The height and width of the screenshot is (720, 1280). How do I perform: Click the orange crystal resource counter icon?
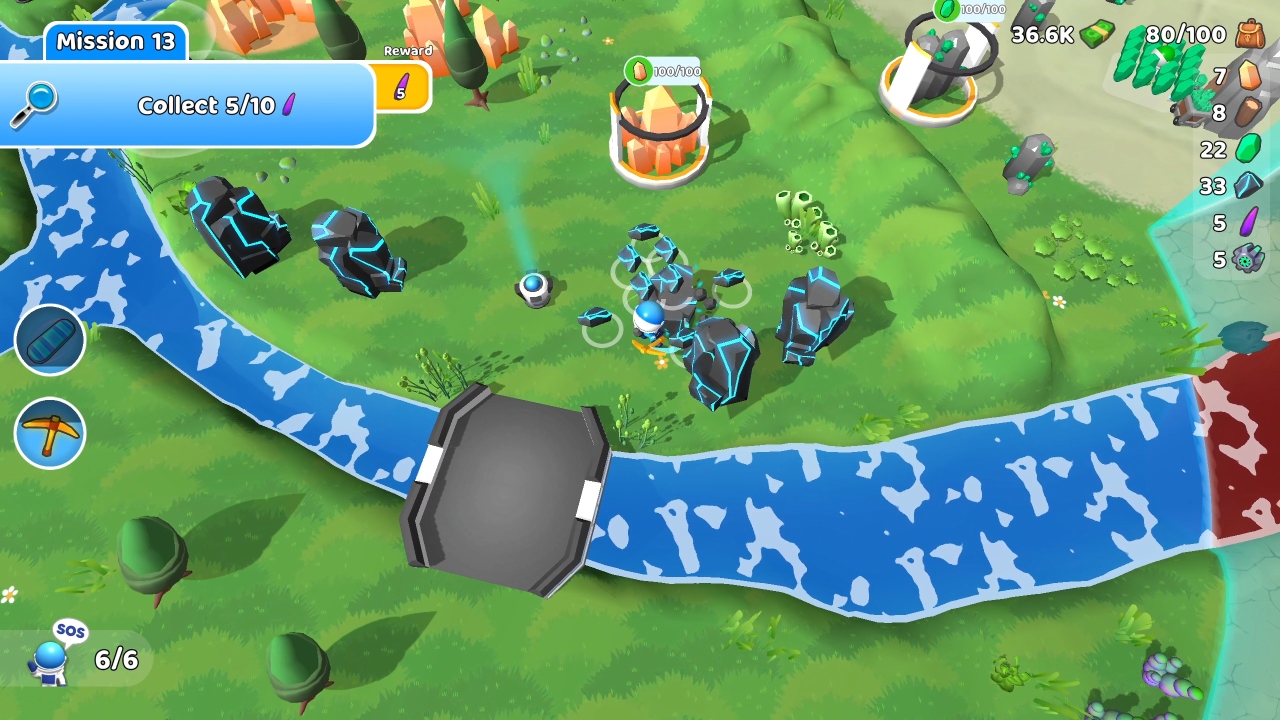click(x=1248, y=75)
